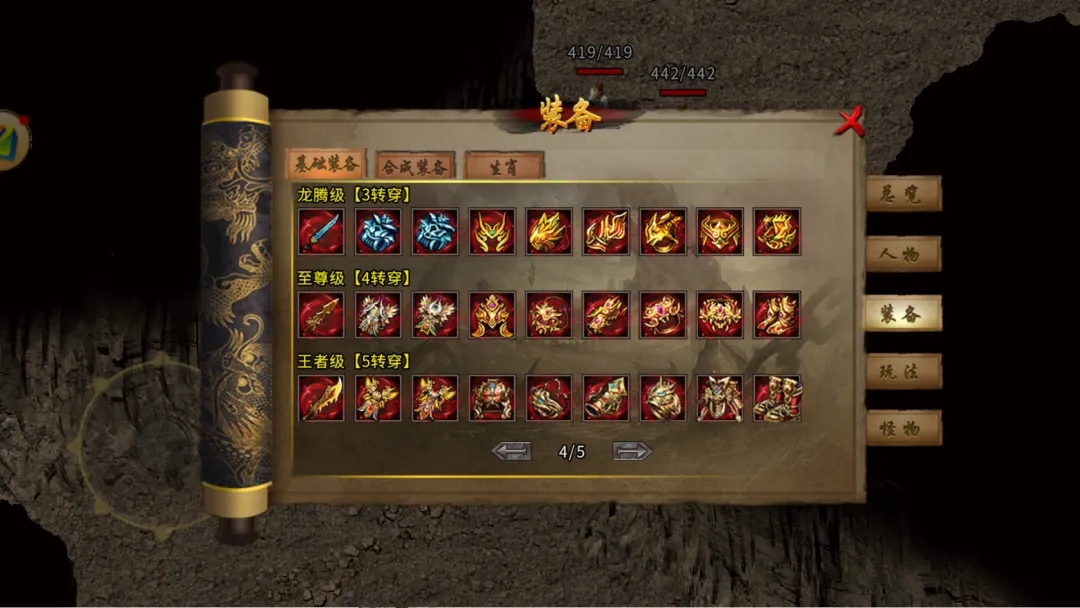The image size is (1080, 608).
Task: Open the 玩法 gameplay section
Action: (903, 371)
